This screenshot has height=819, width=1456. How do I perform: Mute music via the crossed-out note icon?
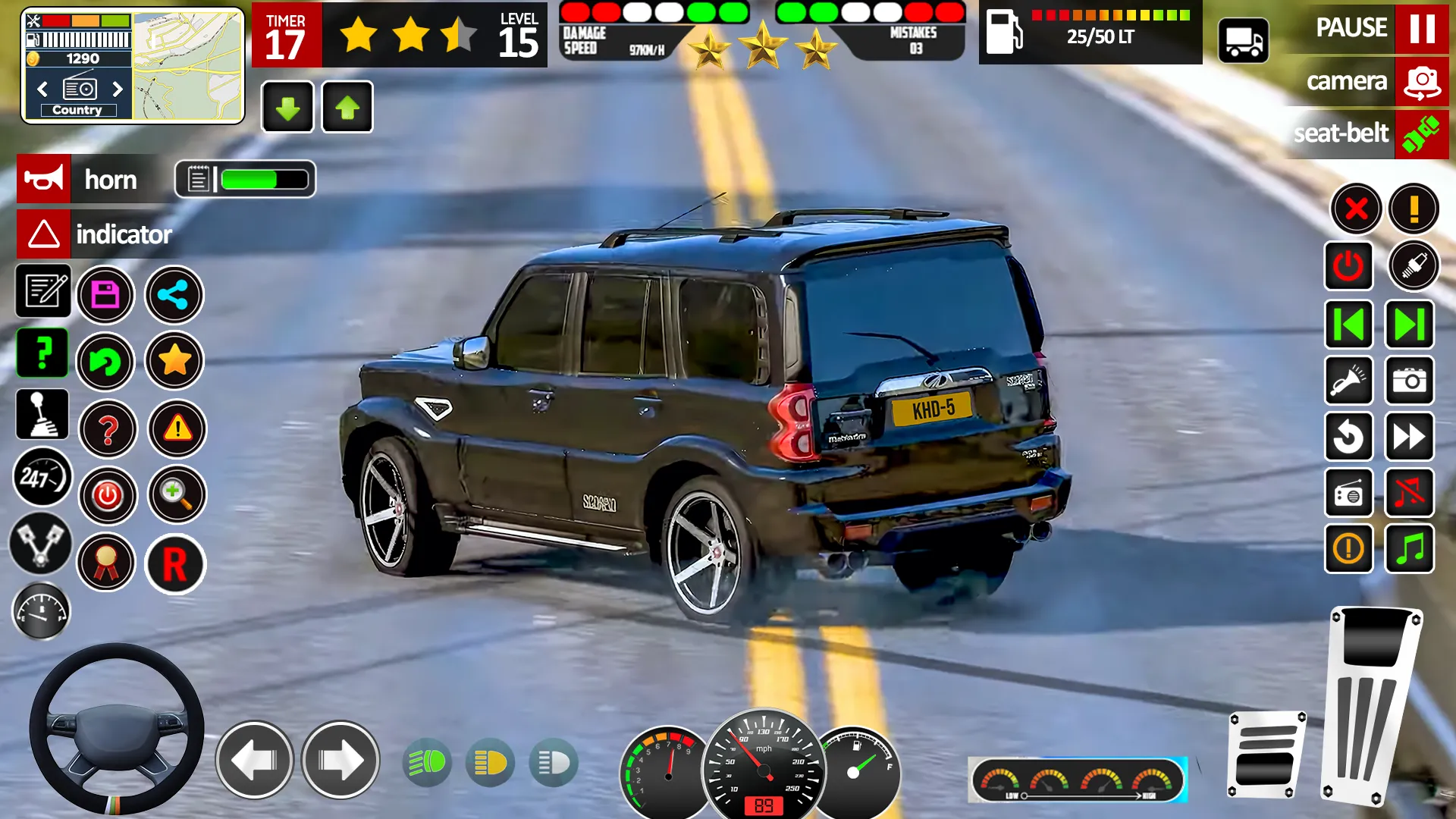click(1409, 494)
